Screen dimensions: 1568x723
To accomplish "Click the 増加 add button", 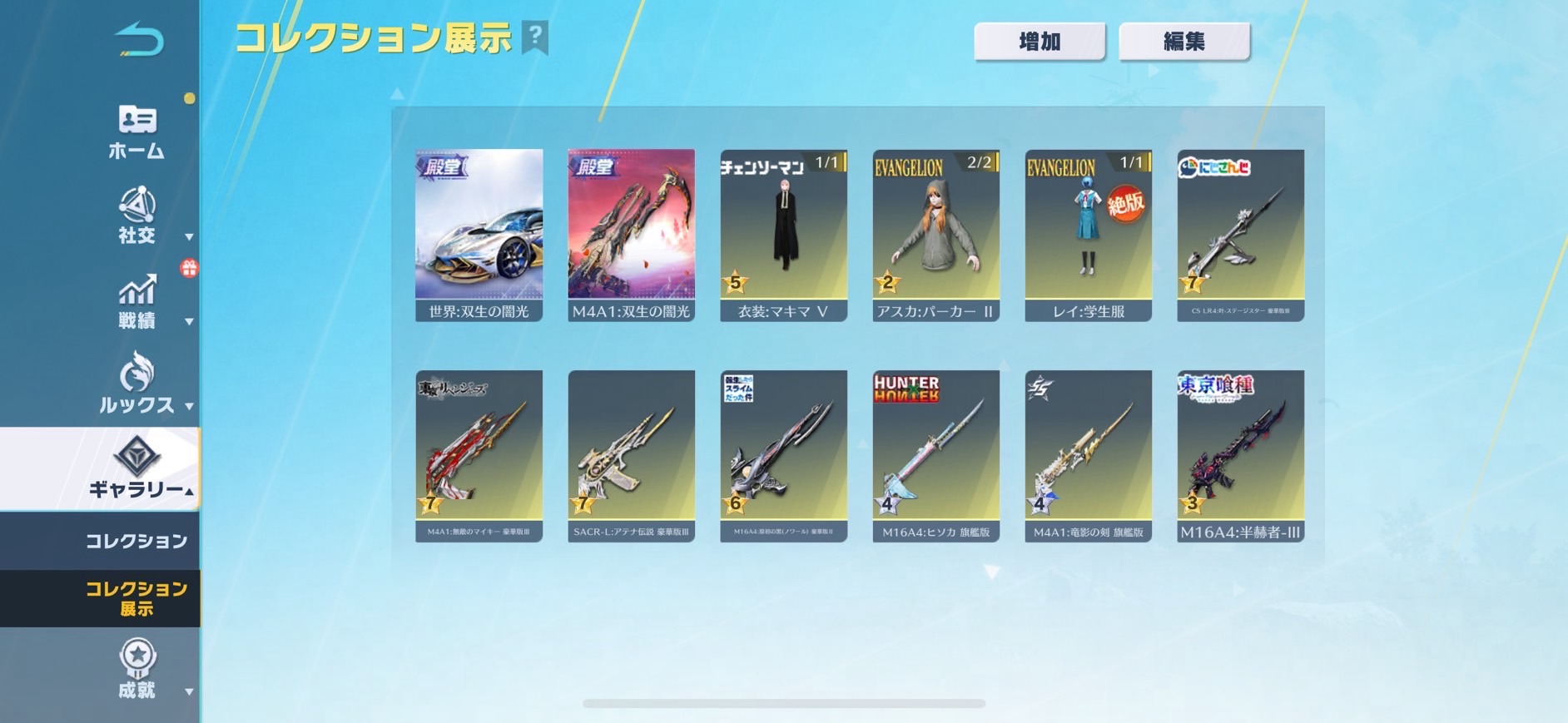I will [1040, 42].
